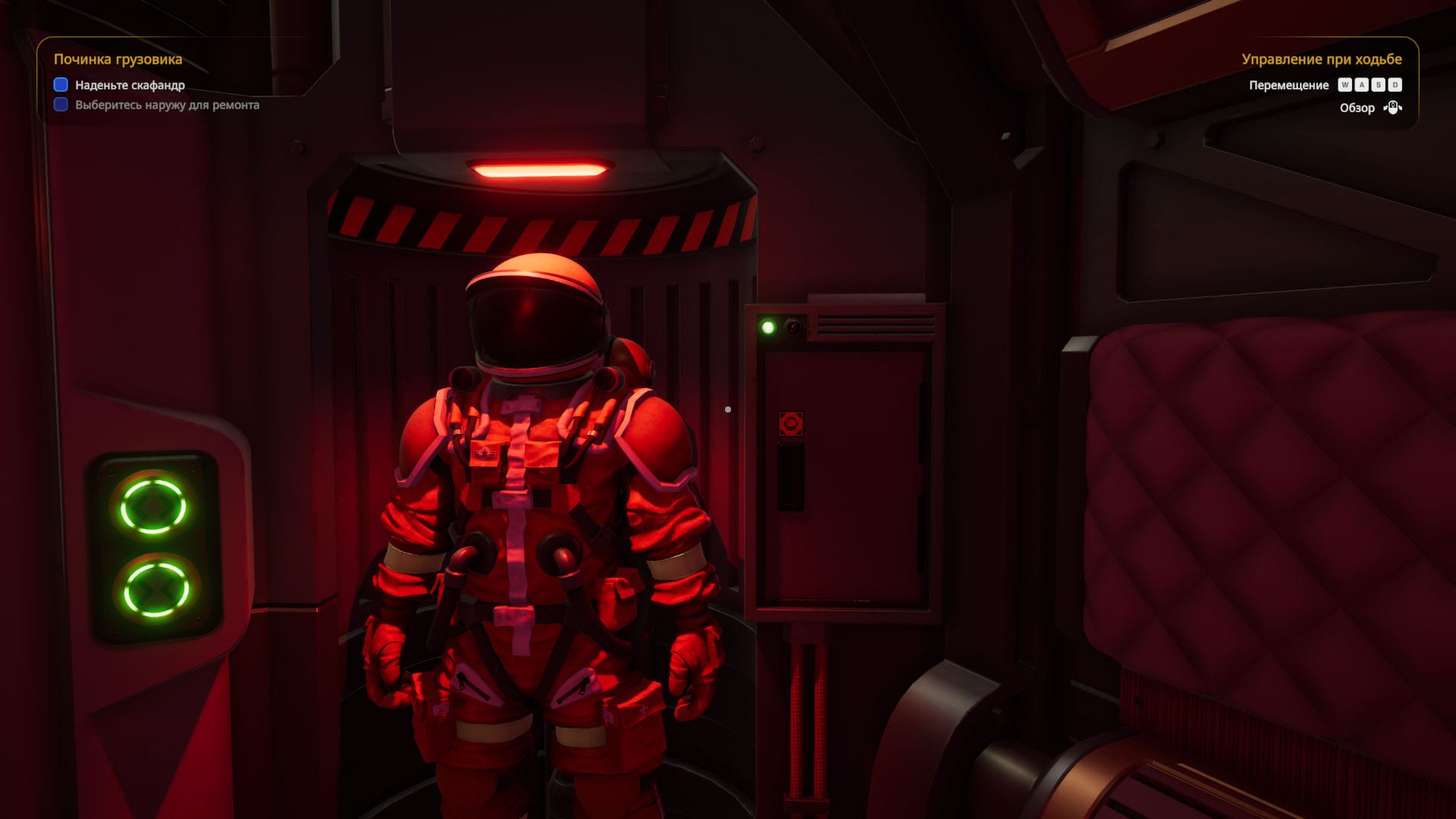Screen dimensions: 1456x819
Task: Select the "Починка грузовика" quest title
Action: (x=118, y=59)
